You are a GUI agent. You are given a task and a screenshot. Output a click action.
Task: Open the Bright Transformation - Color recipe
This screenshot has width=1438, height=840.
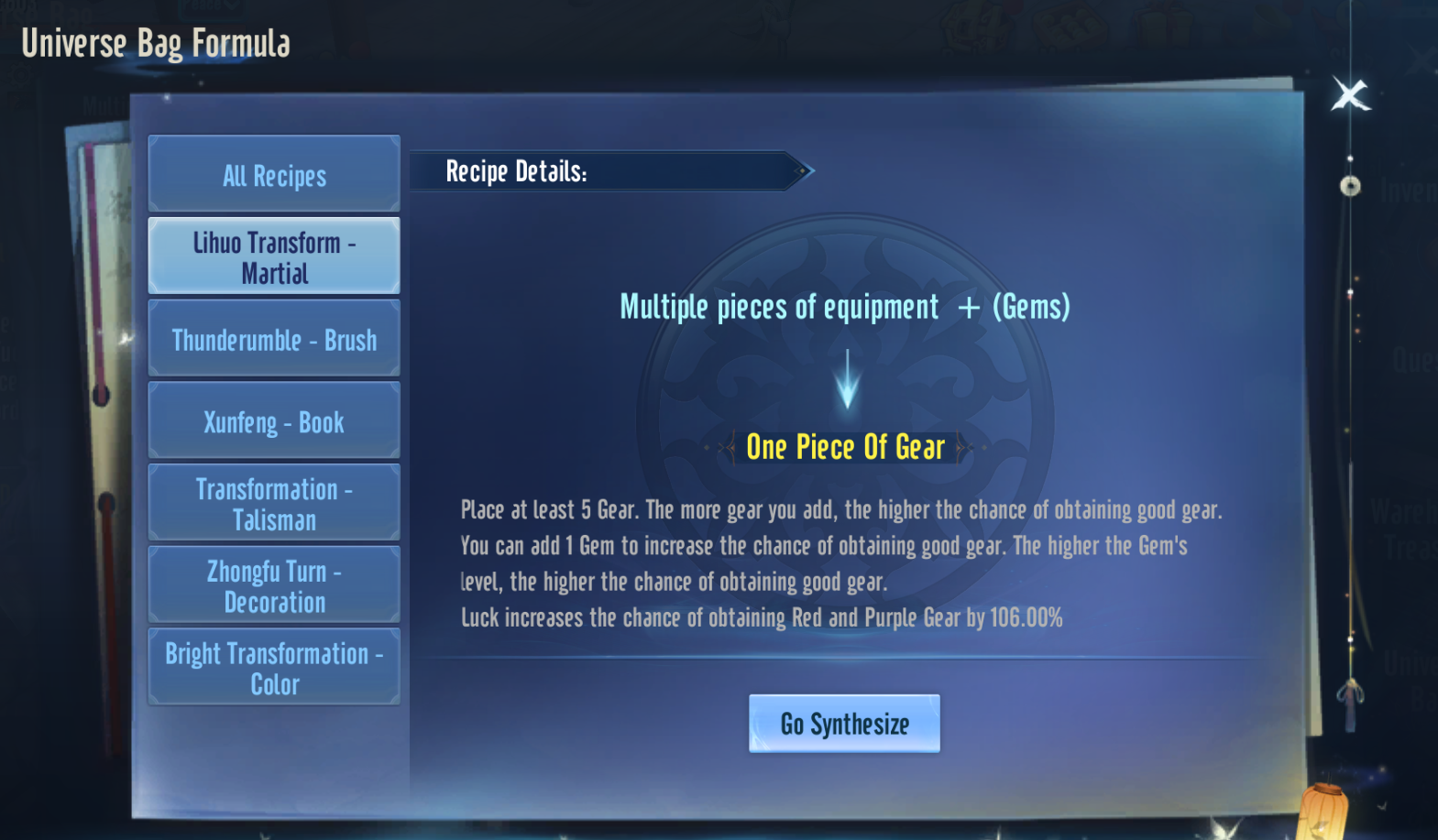(x=274, y=668)
